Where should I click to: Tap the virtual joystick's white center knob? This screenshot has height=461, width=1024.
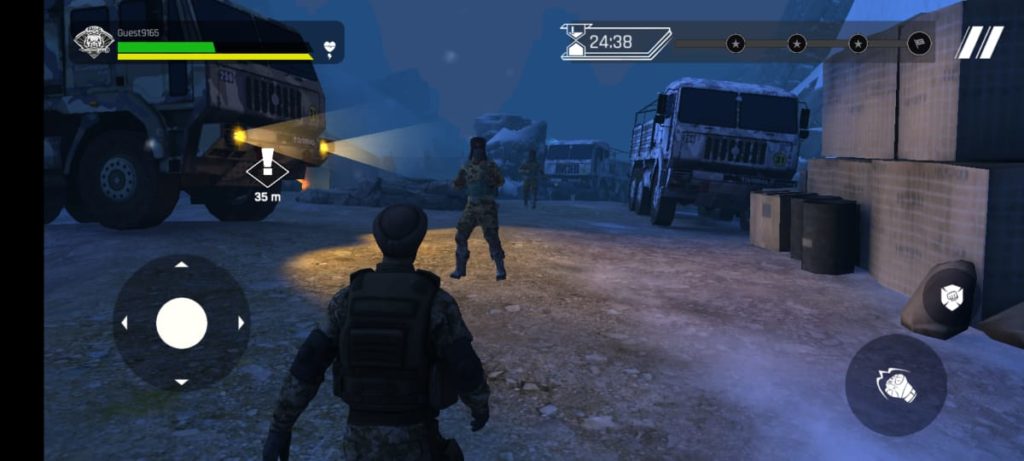182,323
